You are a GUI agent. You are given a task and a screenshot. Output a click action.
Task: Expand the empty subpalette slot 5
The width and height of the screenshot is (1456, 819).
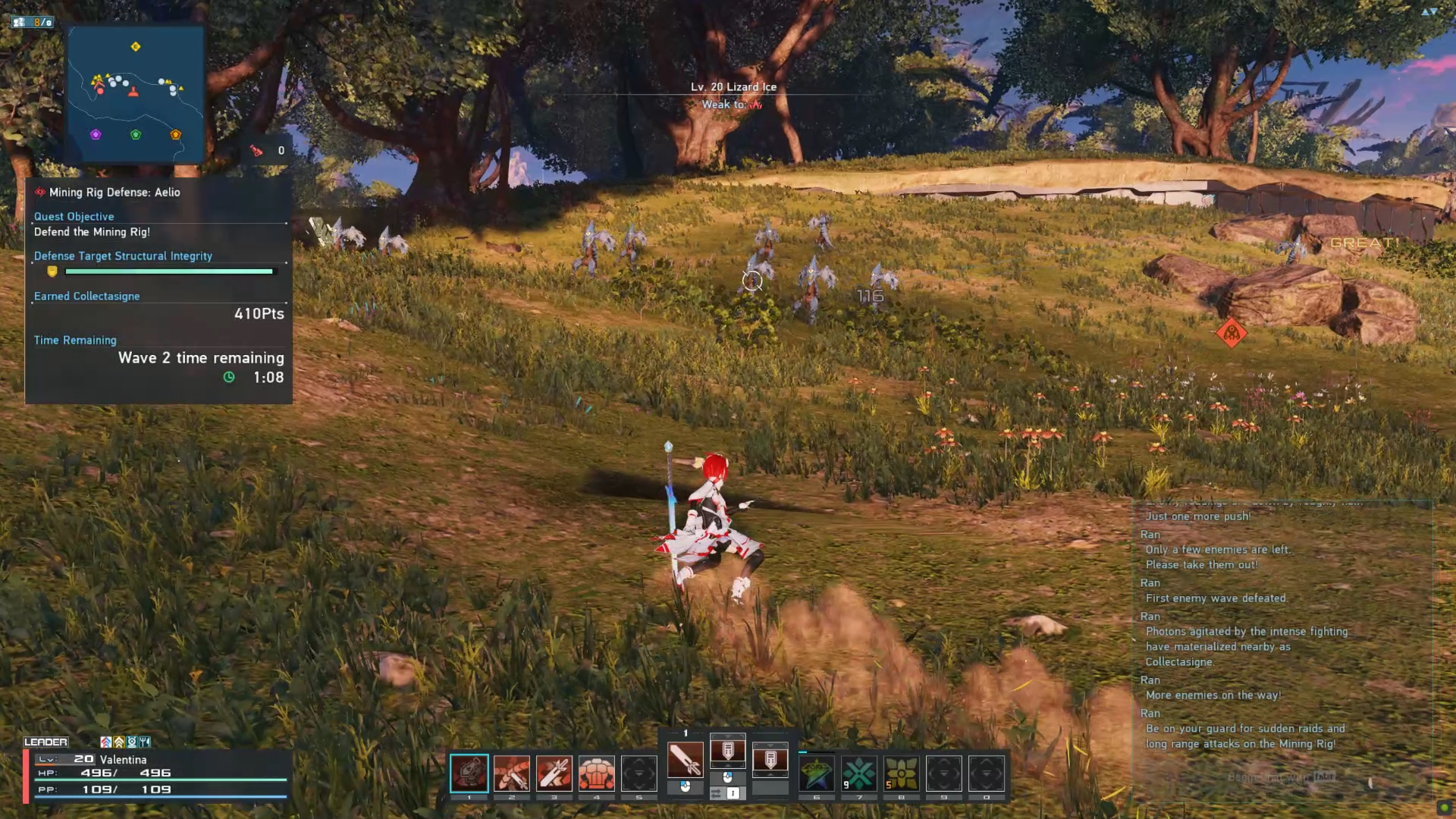pos(639,773)
